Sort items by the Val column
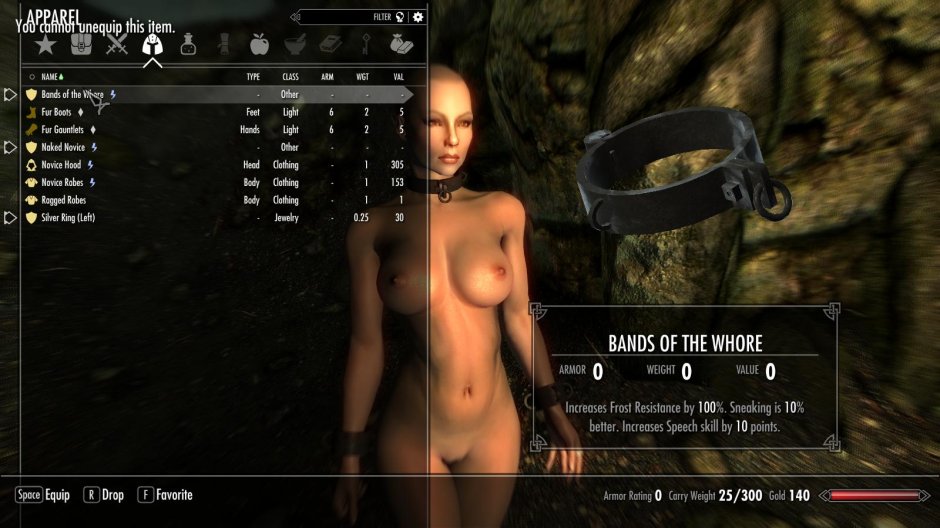Image resolution: width=940 pixels, height=528 pixels. tap(398, 76)
